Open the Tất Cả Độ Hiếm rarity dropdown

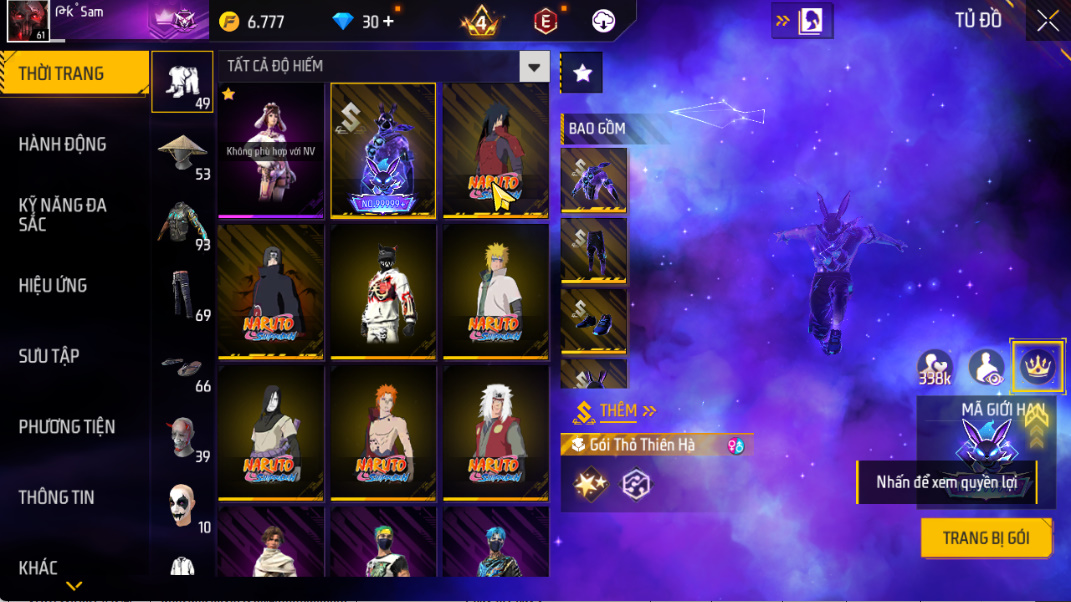pos(534,67)
